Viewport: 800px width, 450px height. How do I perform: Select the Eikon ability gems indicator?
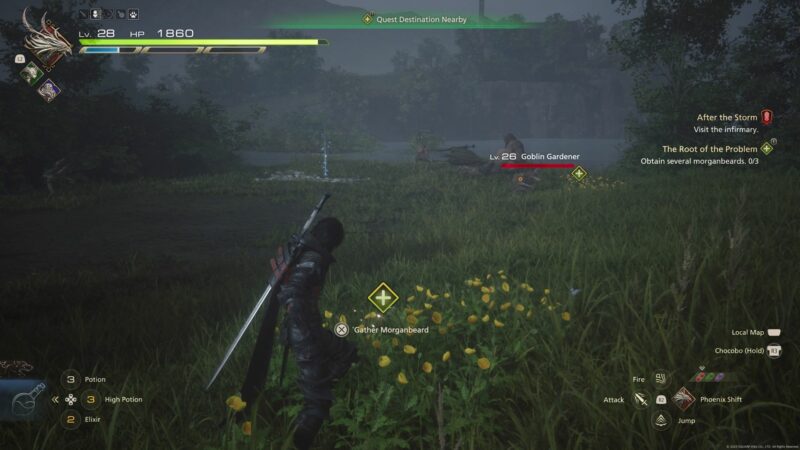tap(709, 377)
